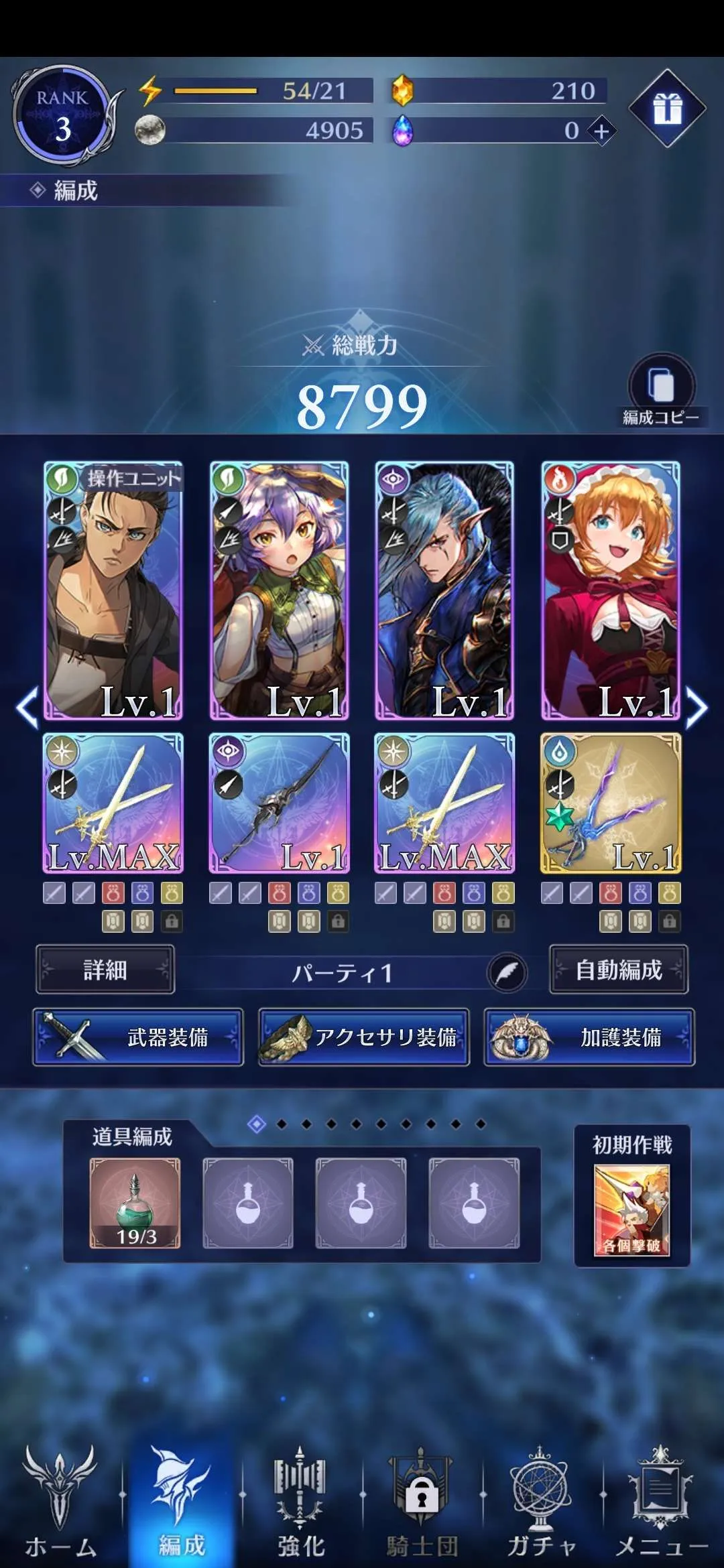
Task: Select the green potion item slot
Action: click(x=135, y=1203)
